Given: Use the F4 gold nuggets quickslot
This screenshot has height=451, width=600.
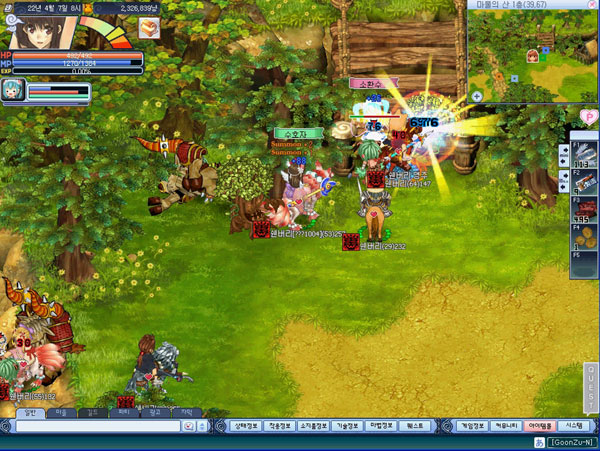Looking at the screenshot, I should coord(583,239).
